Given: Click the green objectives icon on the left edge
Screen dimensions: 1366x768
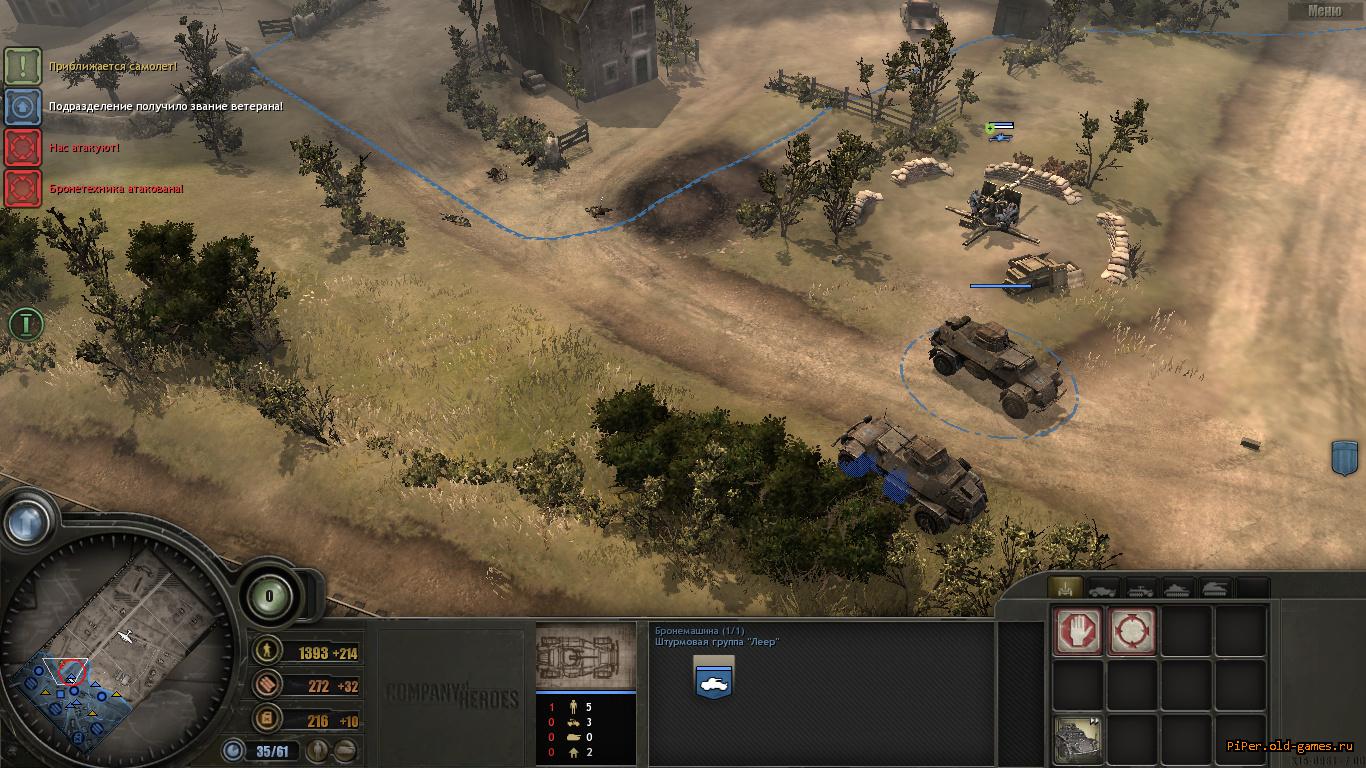Looking at the screenshot, I should [23, 323].
